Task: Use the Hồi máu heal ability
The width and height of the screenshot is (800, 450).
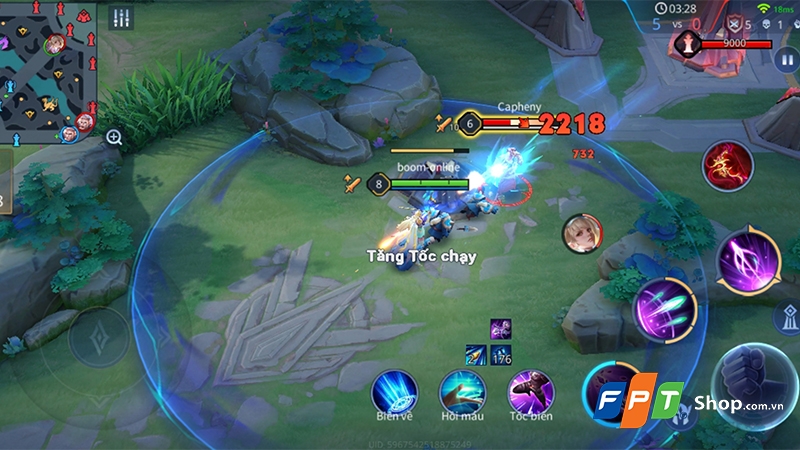Action: 462,391
